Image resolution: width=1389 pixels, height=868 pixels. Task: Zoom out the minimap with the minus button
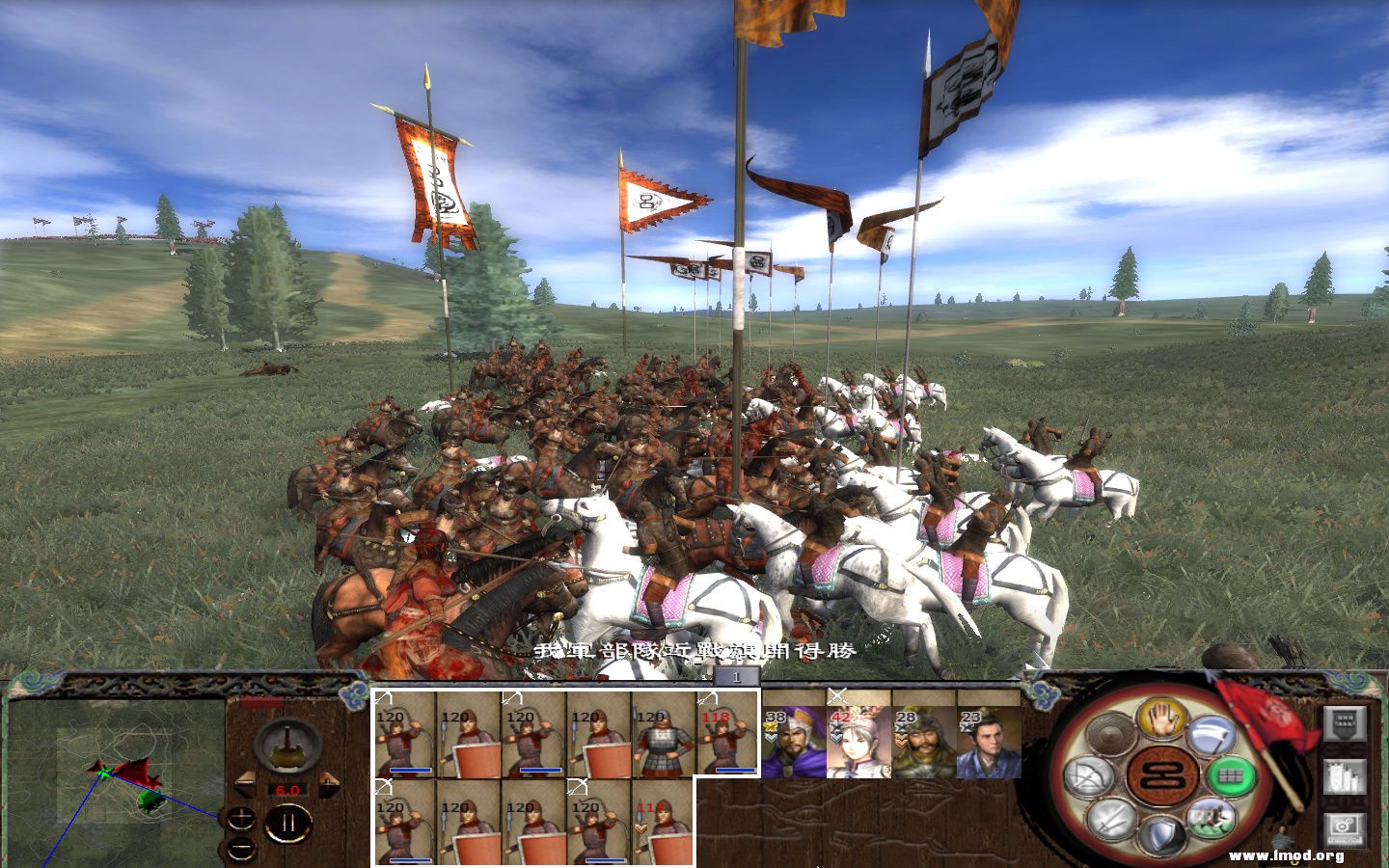[x=241, y=848]
